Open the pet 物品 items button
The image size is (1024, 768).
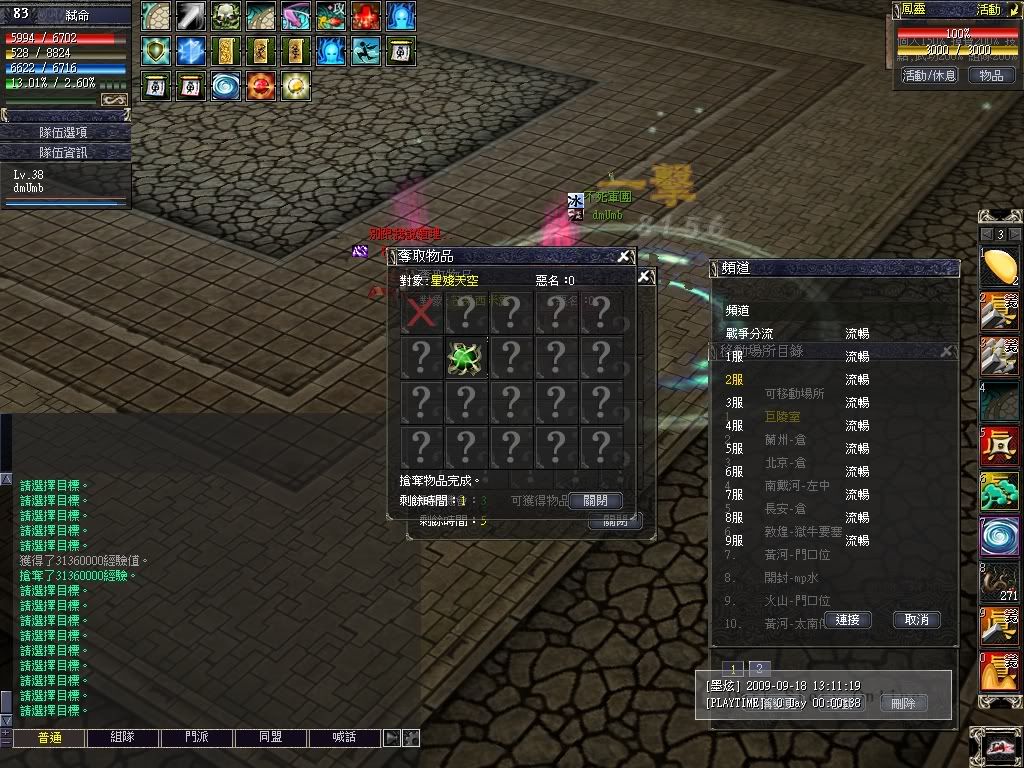click(x=990, y=75)
